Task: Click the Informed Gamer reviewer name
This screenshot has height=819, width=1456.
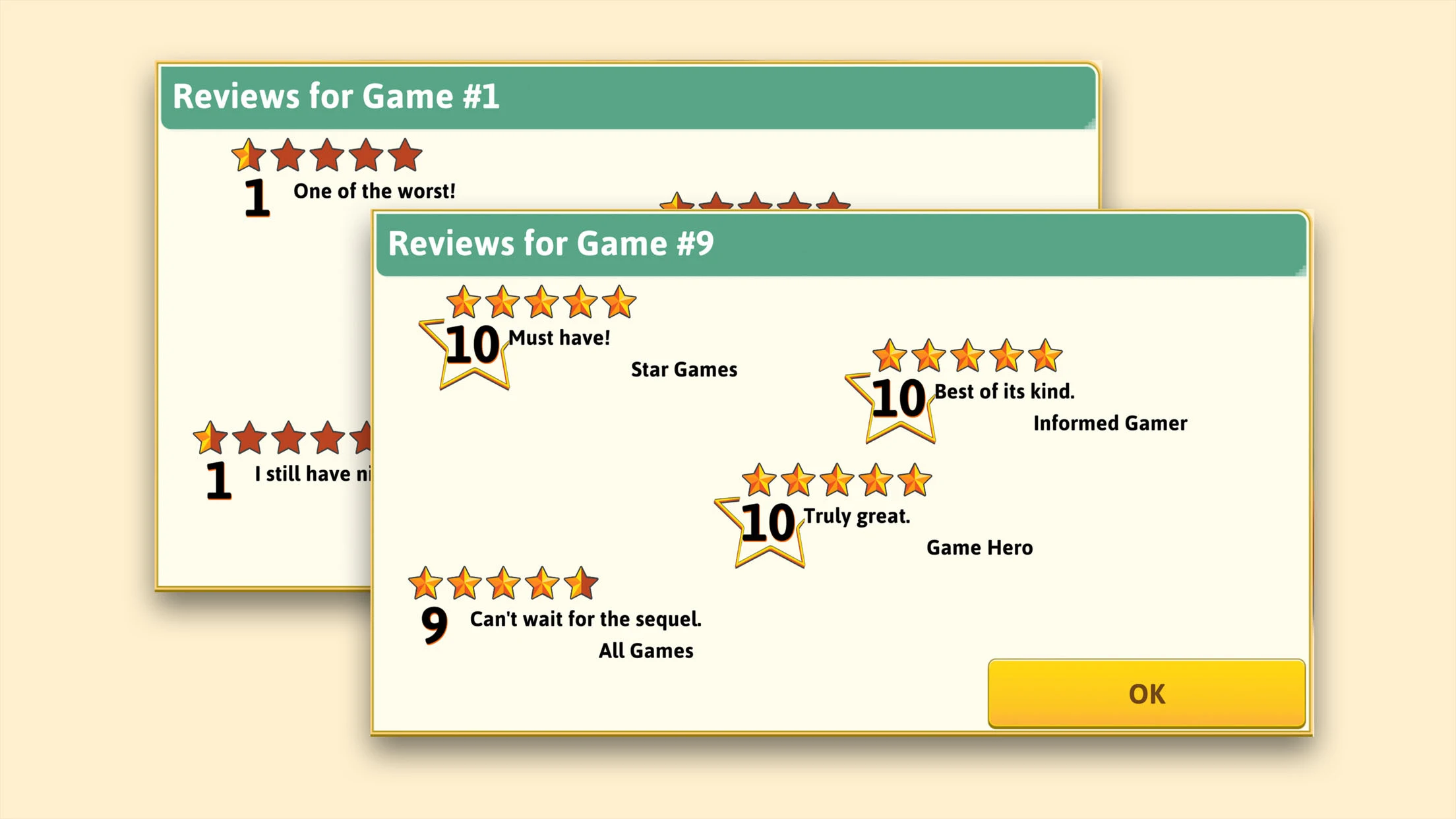Action: coord(1109,423)
